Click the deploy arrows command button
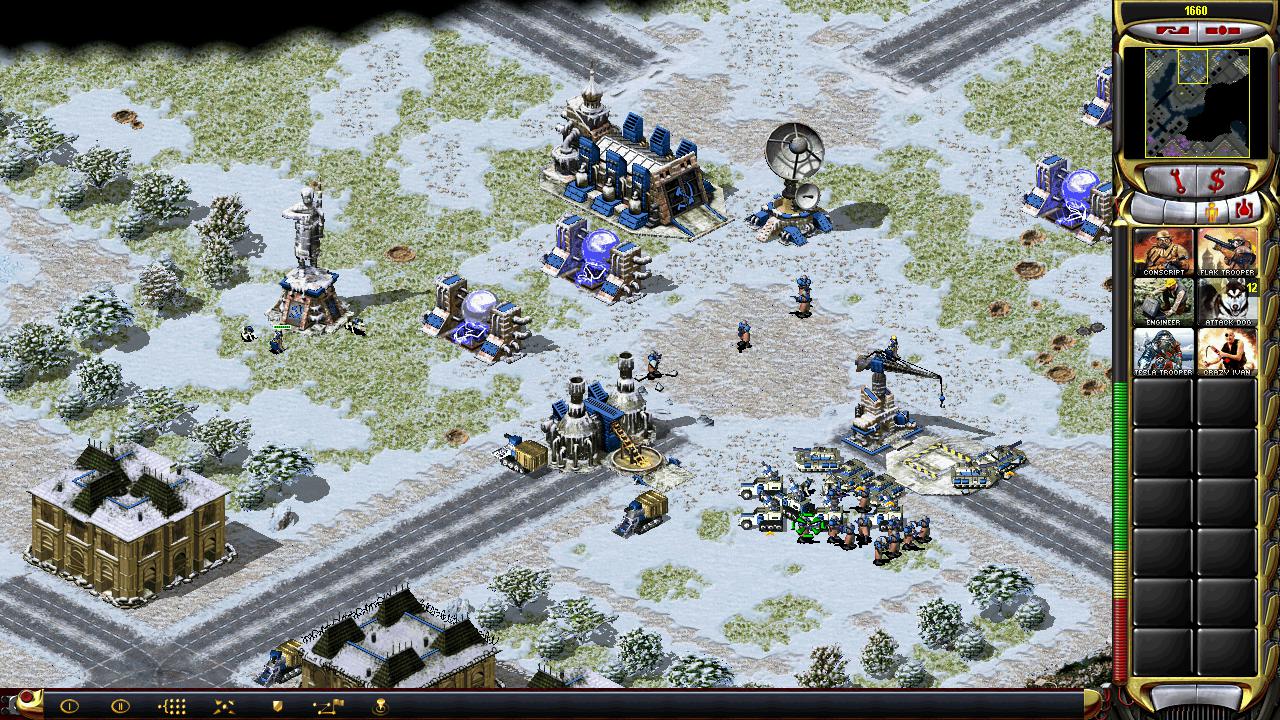The width and height of the screenshot is (1280, 720). click(224, 706)
